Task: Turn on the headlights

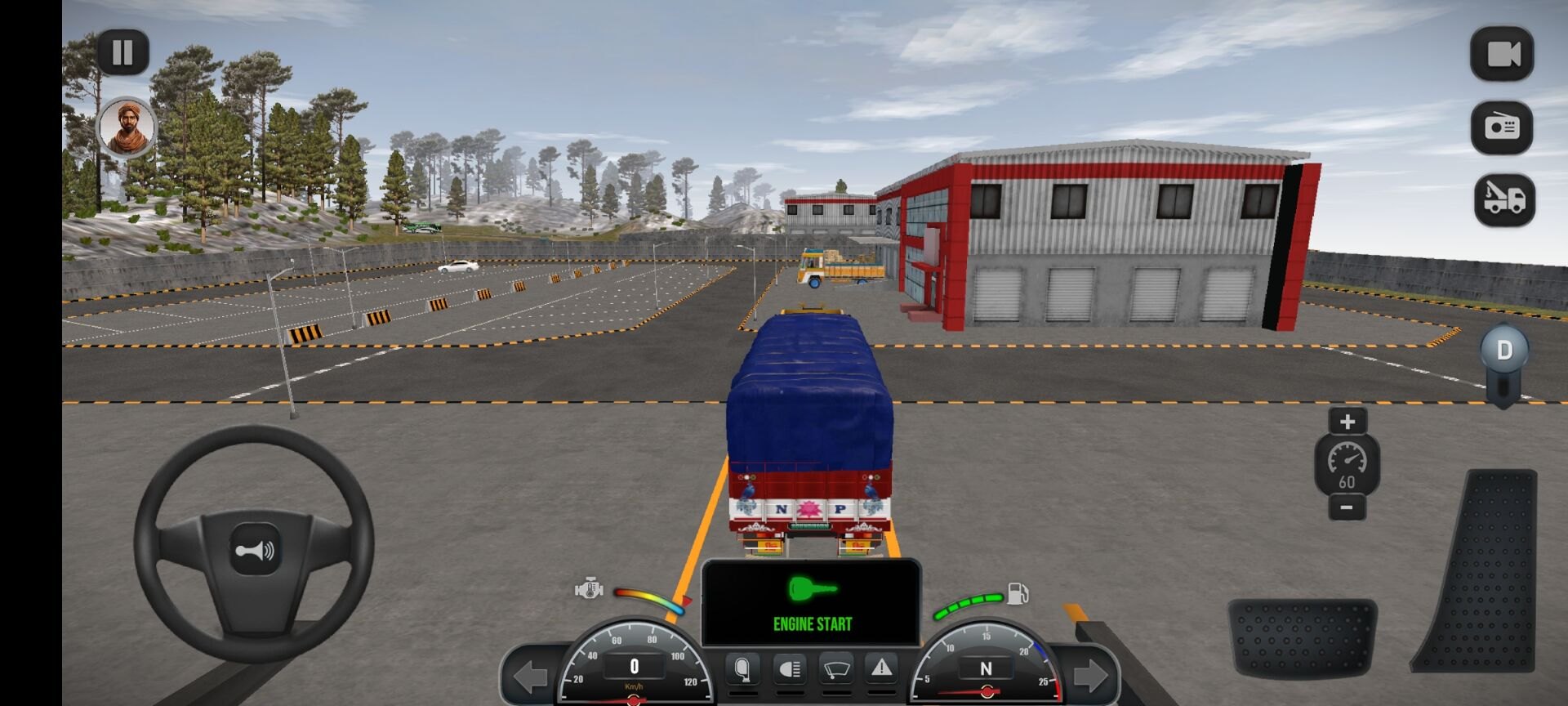Action: tap(789, 669)
